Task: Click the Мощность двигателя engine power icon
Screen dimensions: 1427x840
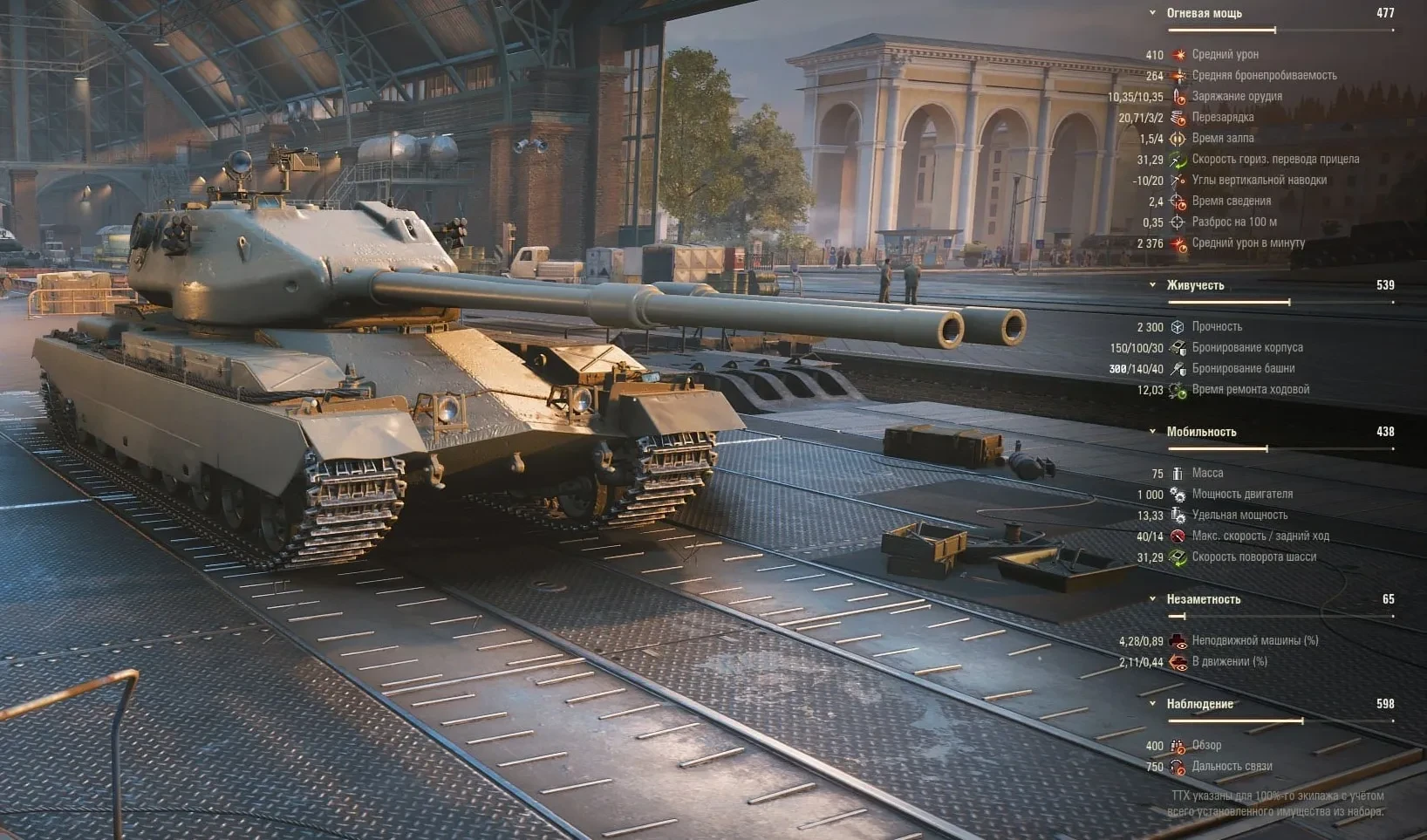Action: (1179, 494)
